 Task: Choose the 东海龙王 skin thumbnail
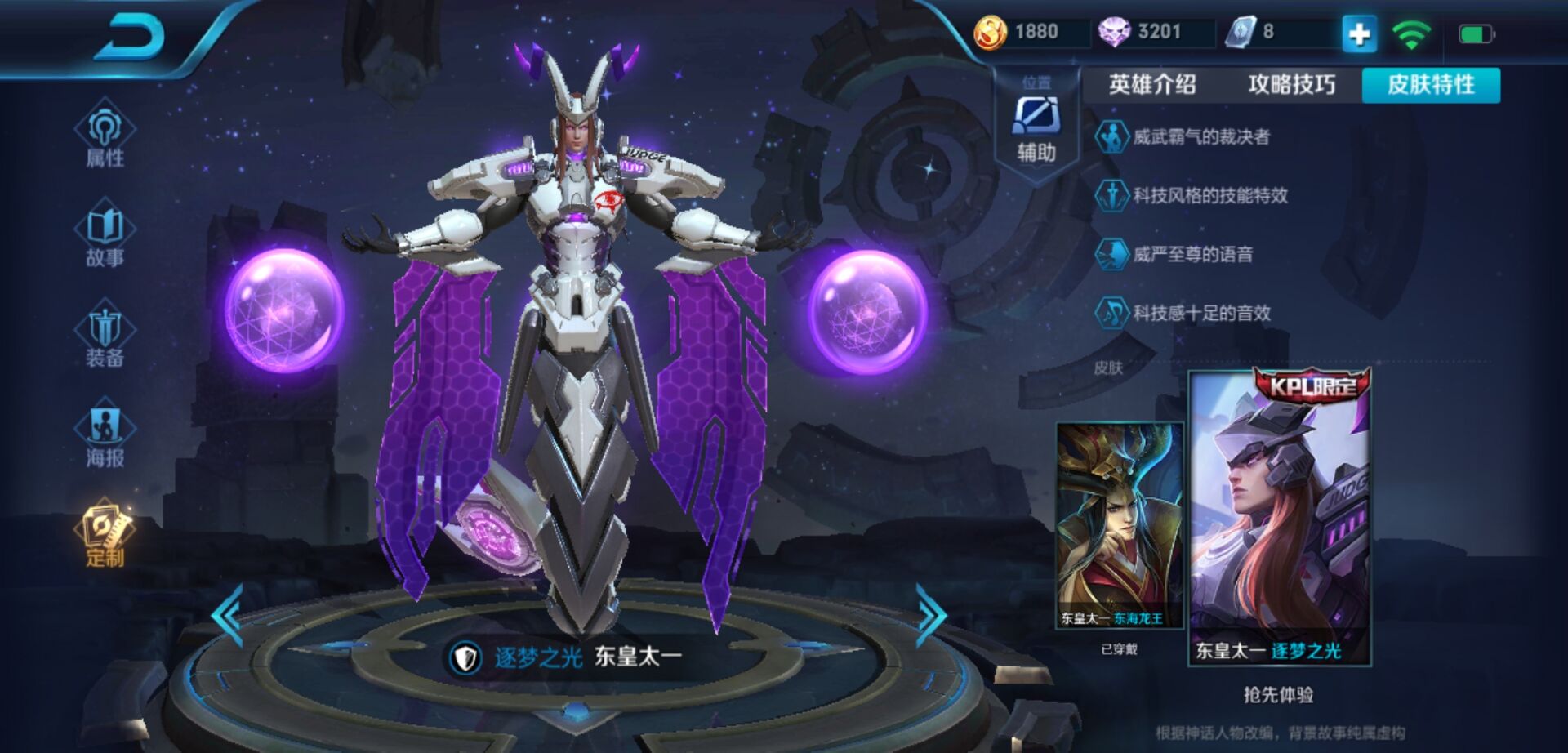(x=1120, y=525)
